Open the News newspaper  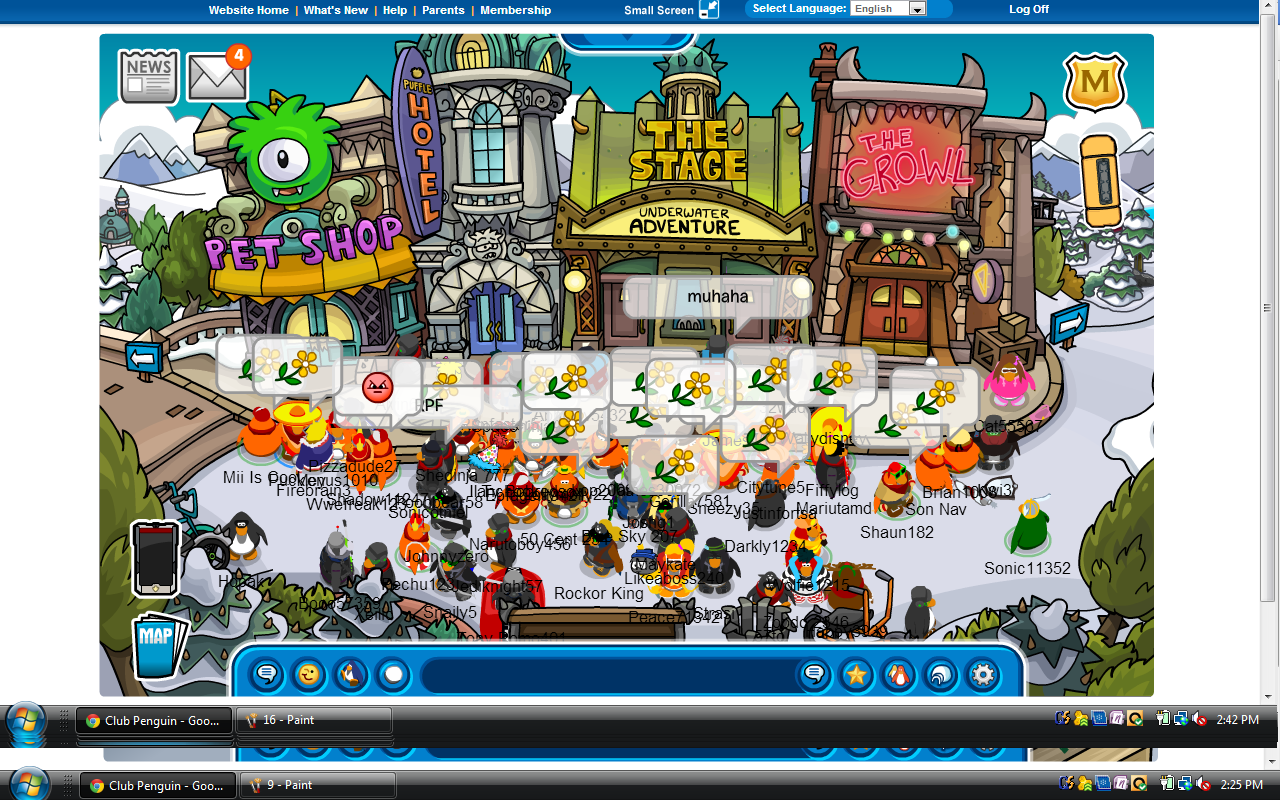tap(149, 77)
